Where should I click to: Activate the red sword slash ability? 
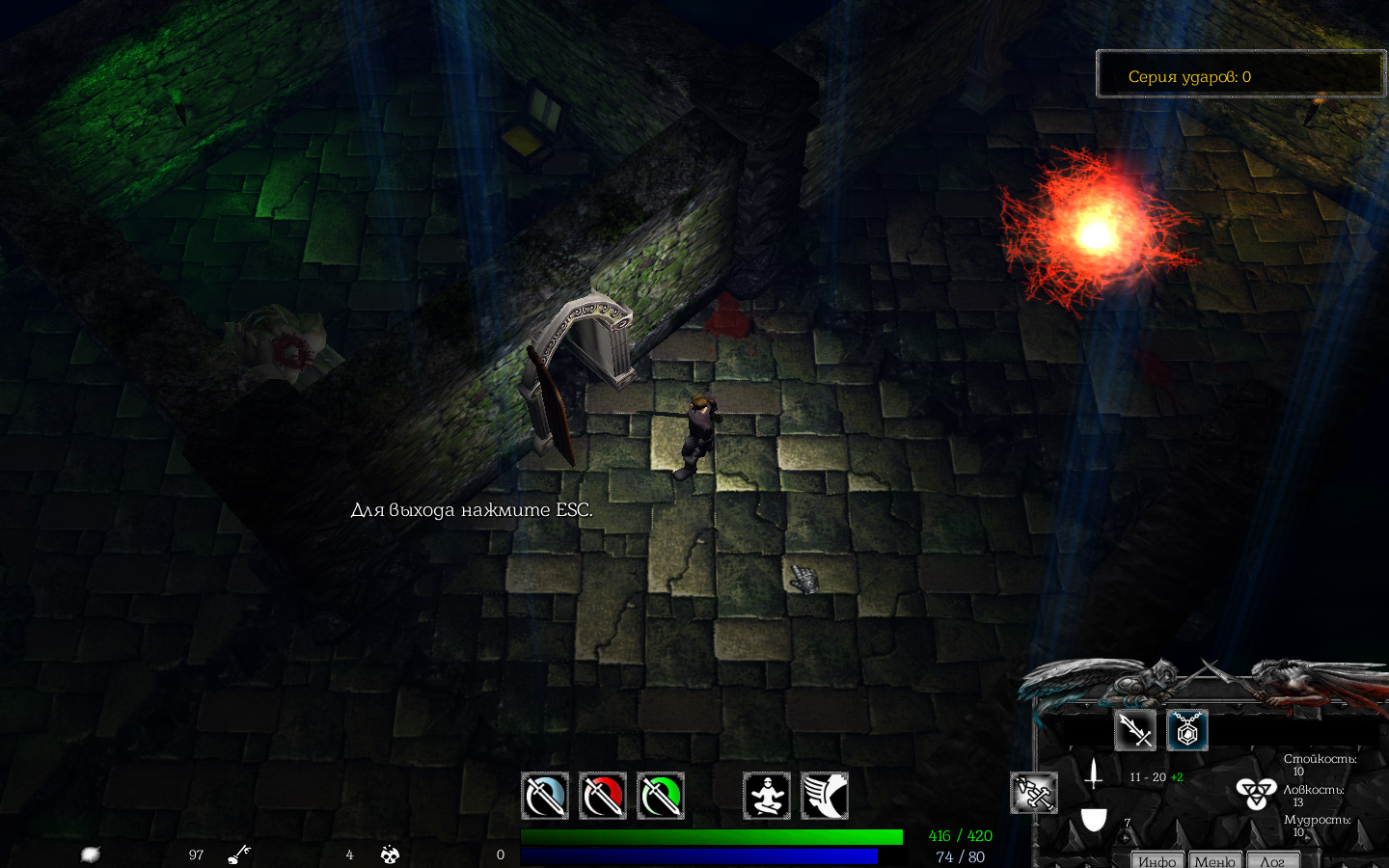[603, 796]
